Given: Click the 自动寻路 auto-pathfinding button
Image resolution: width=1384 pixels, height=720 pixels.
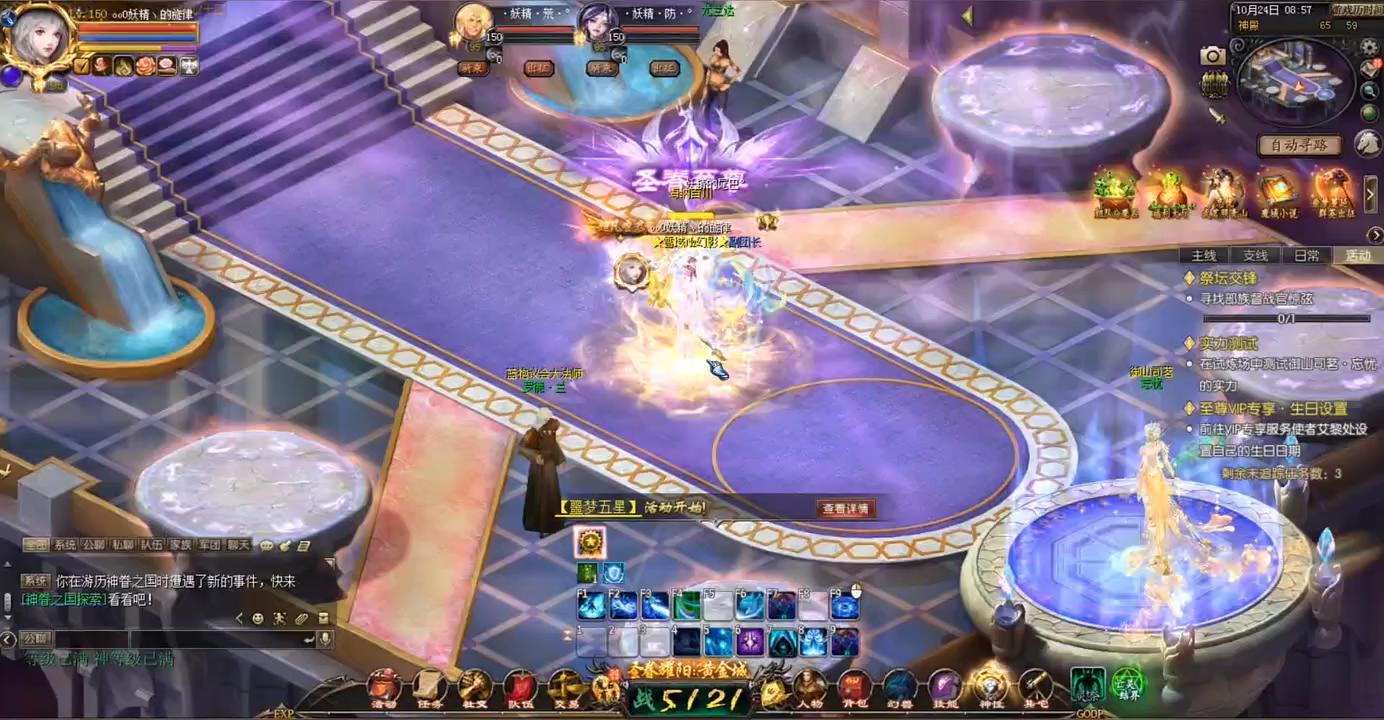Looking at the screenshot, I should click(1299, 145).
